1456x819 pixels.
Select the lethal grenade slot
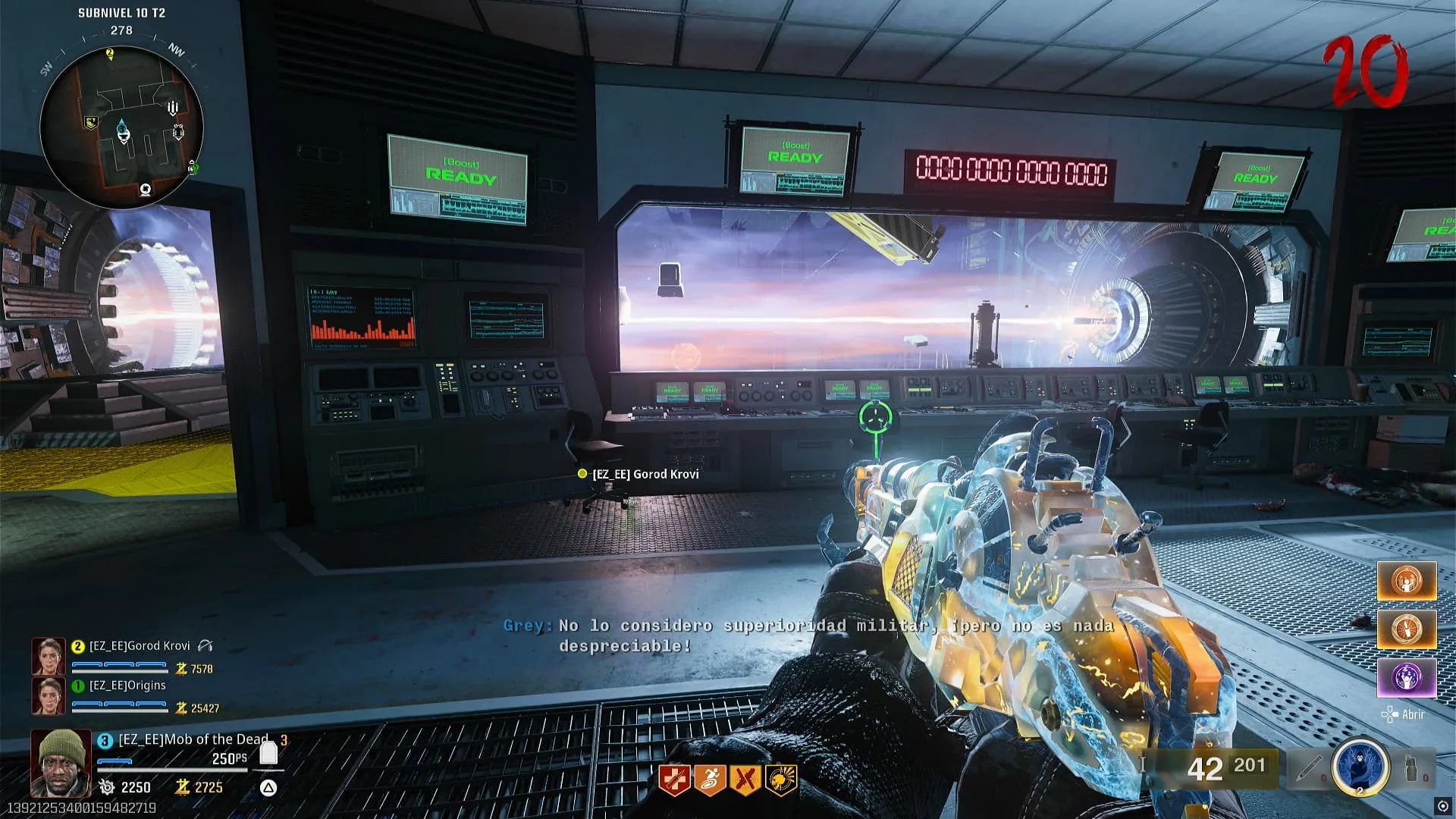pos(1411,769)
